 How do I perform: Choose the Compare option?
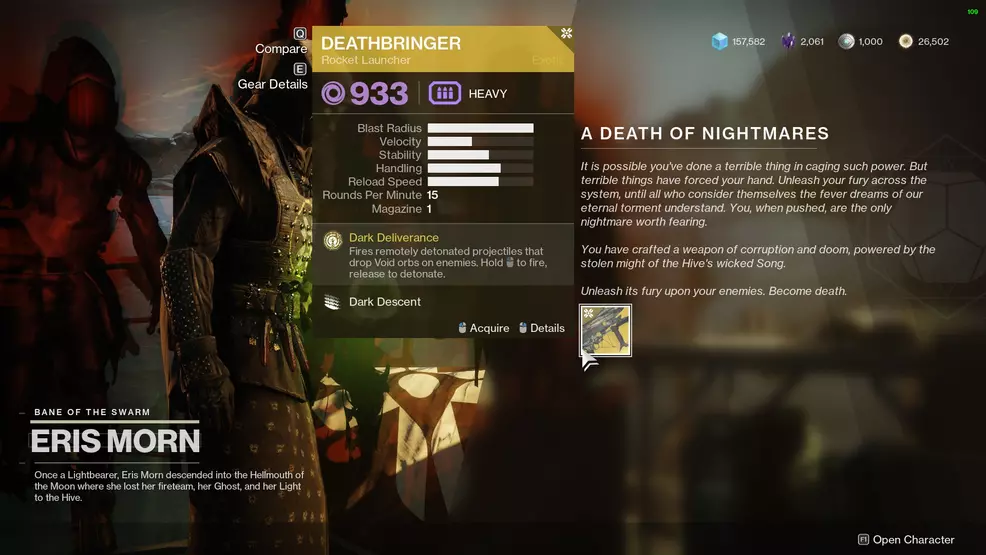282,48
